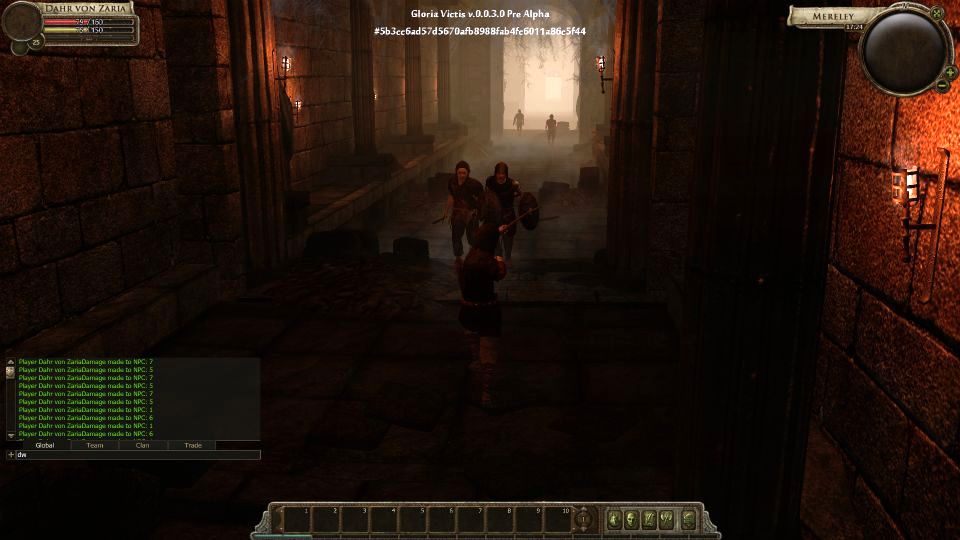Click the hotbar page up arrow
The image size is (960, 540).
point(585,512)
